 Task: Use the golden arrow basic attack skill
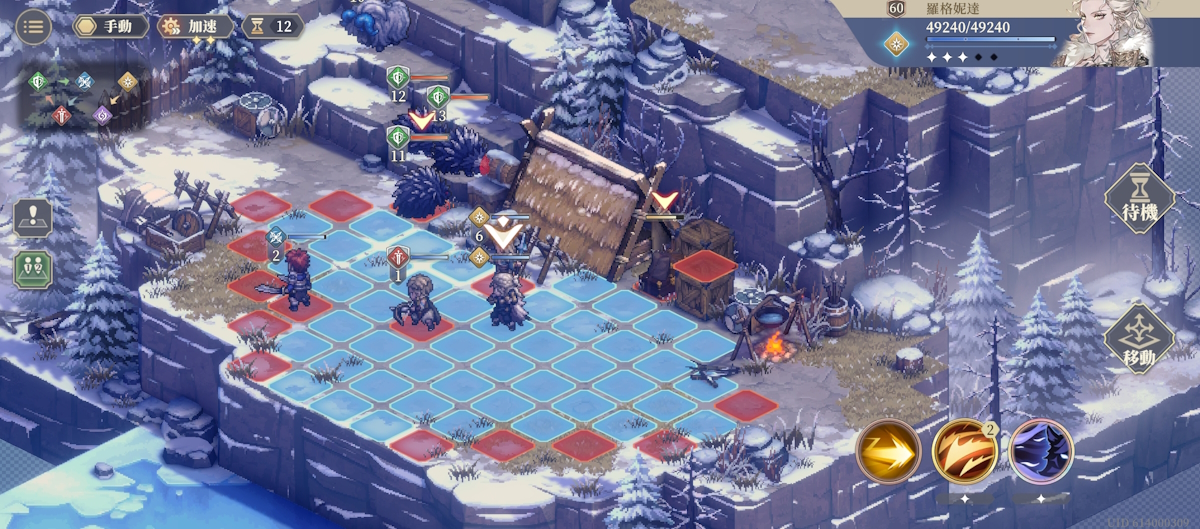click(x=888, y=452)
